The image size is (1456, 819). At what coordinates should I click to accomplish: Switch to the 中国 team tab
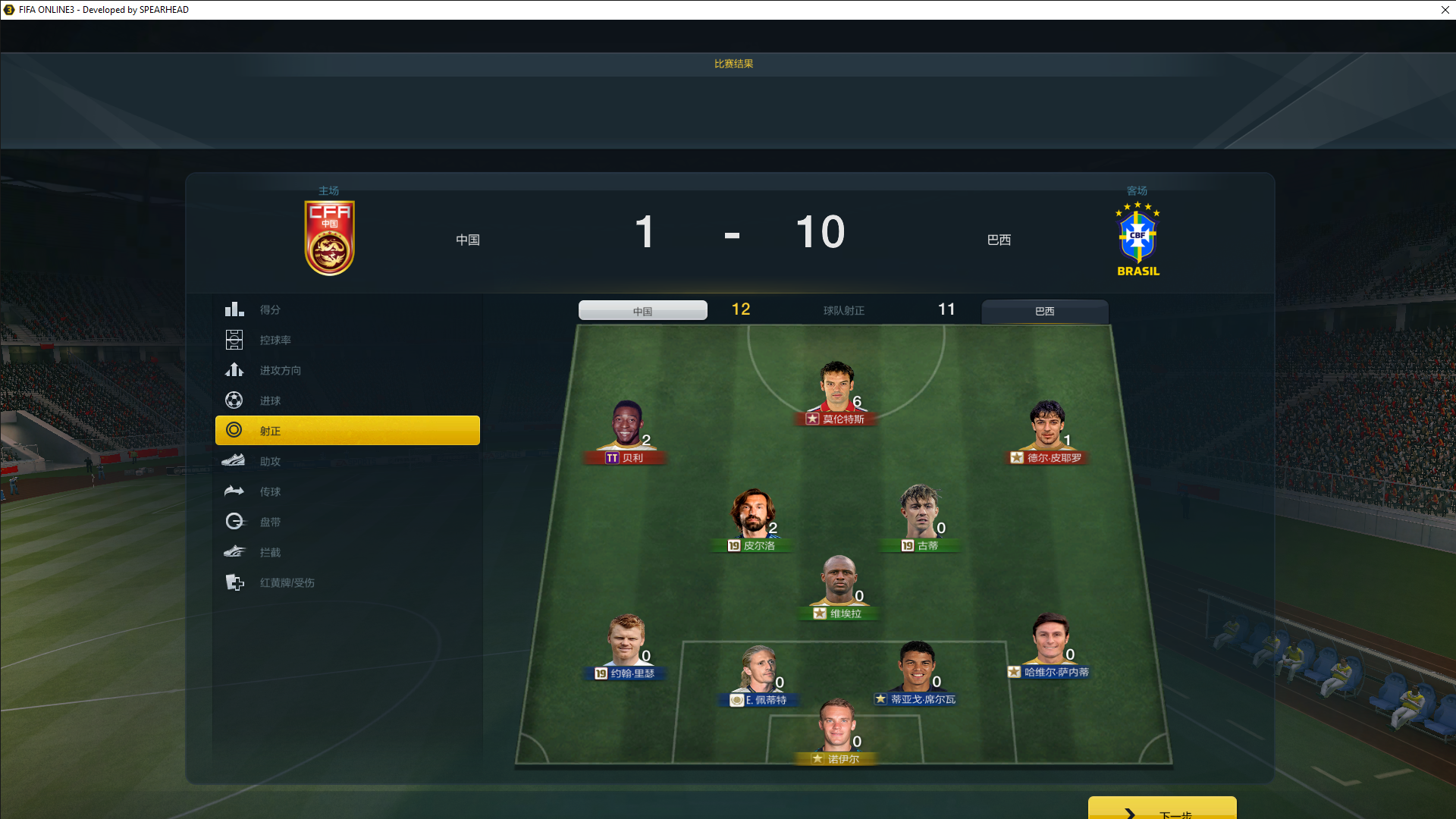pos(642,311)
